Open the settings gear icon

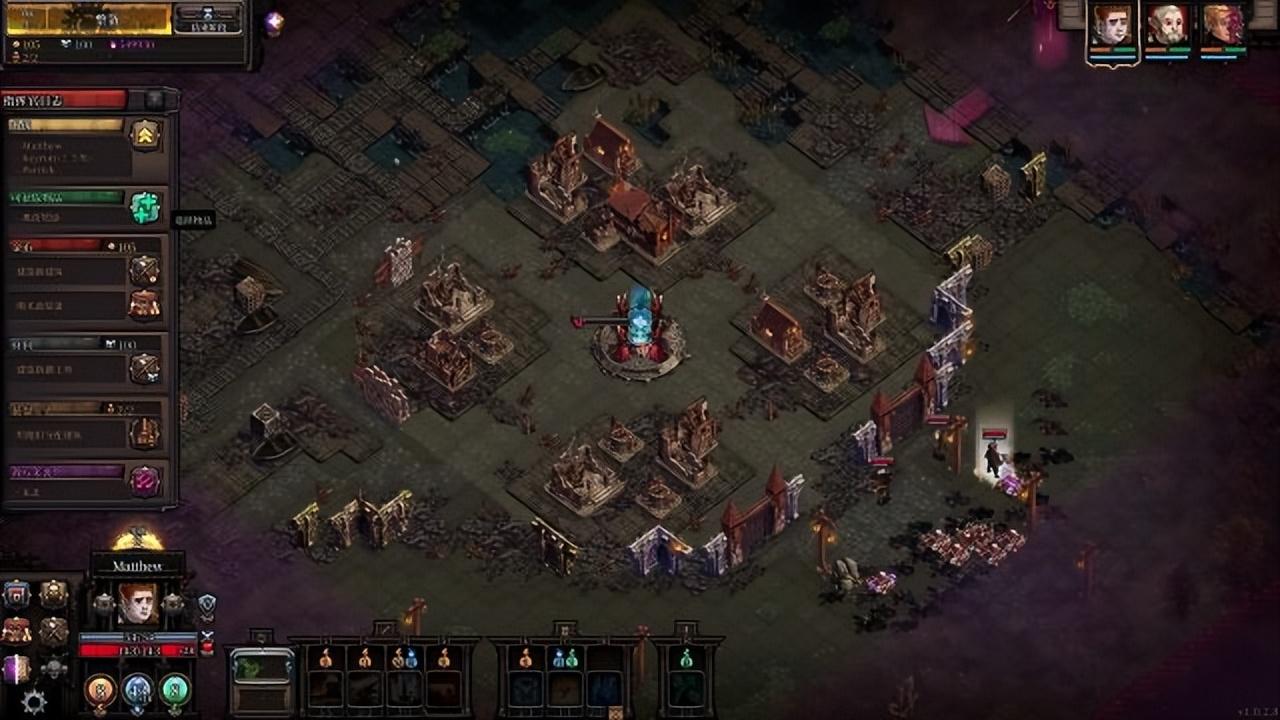(33, 702)
